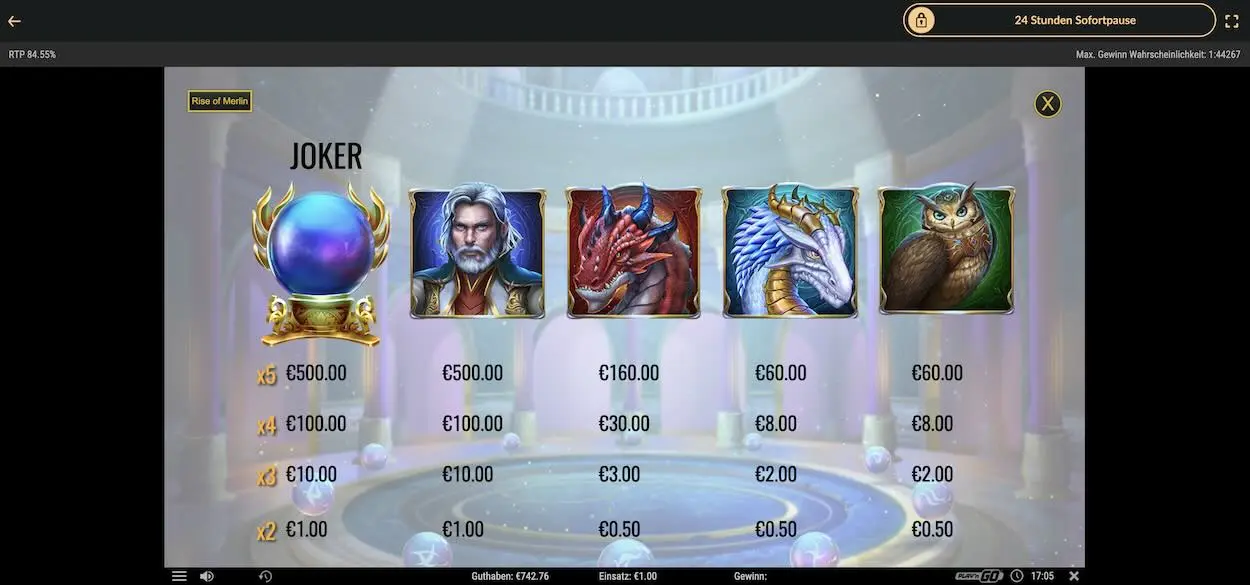Viewport: 1250px width, 585px height.
Task: Open the hamburger menu in the bottom bar
Action: (x=179, y=576)
